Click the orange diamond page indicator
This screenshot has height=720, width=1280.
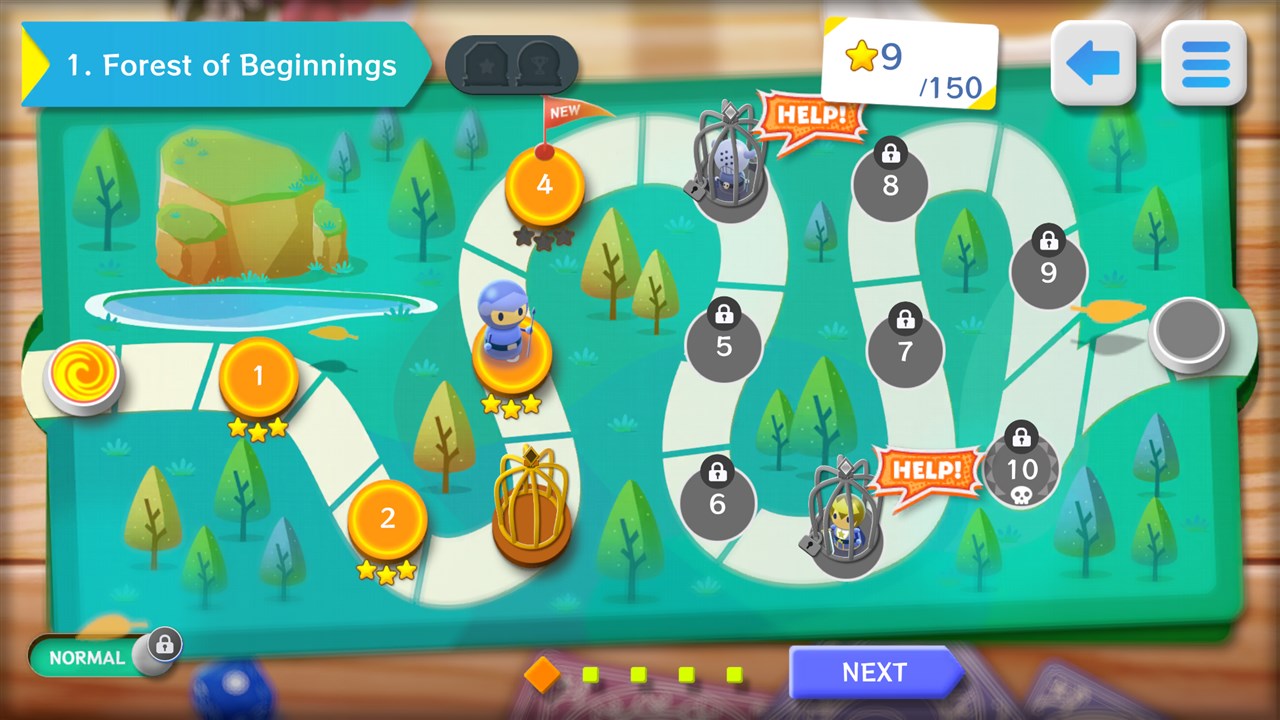click(x=542, y=674)
